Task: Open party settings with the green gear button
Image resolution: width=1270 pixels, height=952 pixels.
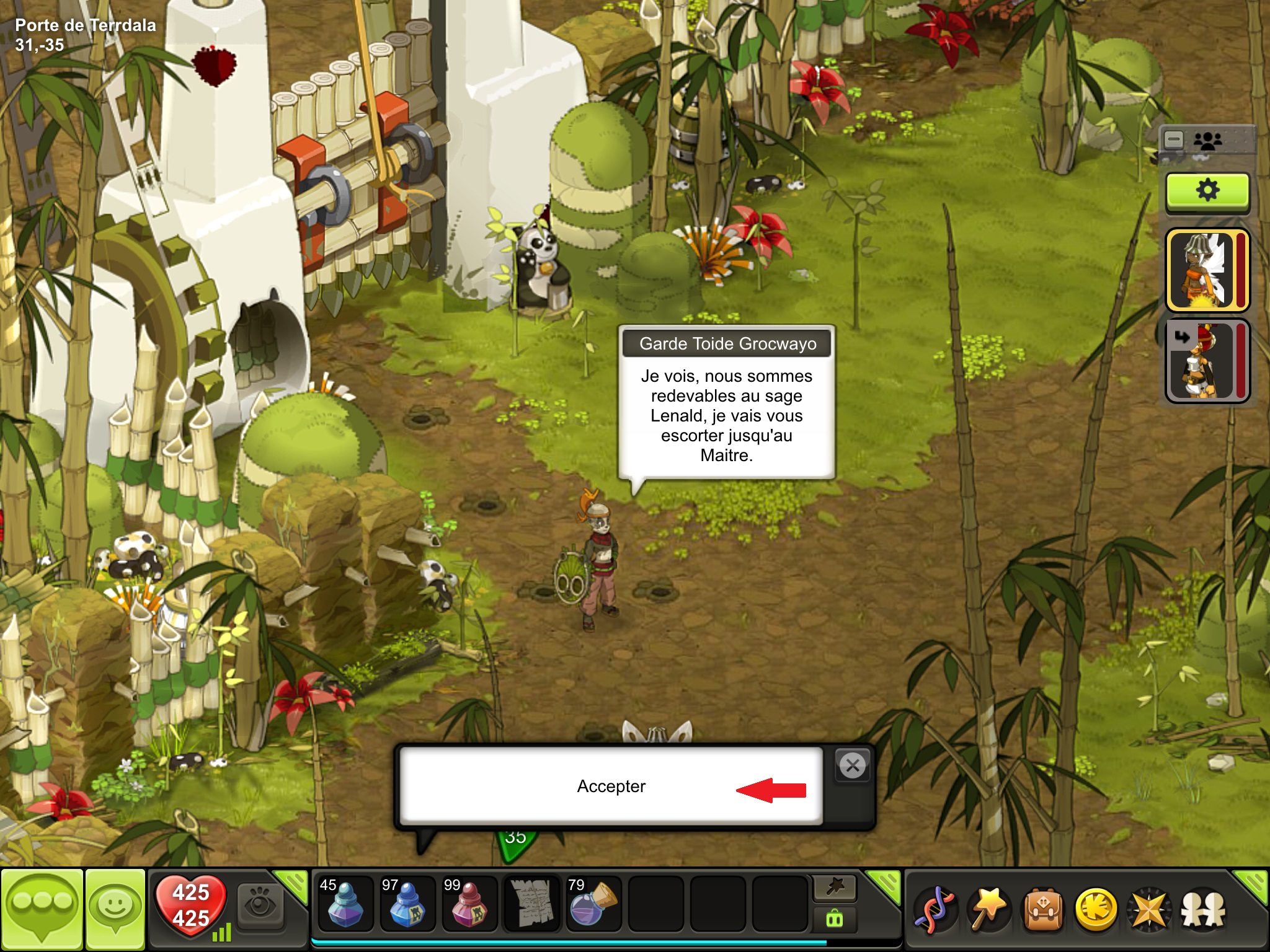Action: pos(1207,191)
